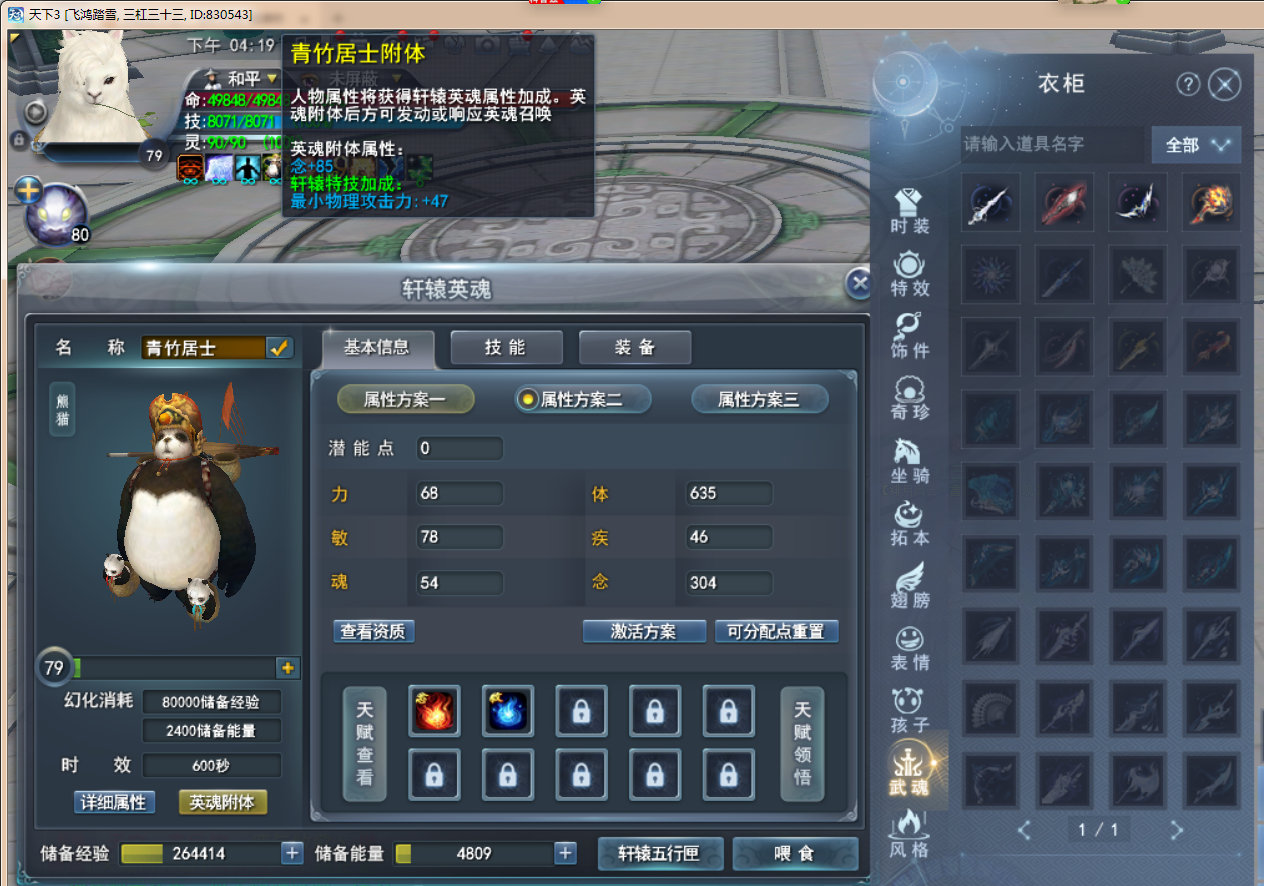1264x886 pixels.
Task: Activate plan with 激活方案 button
Action: [x=644, y=631]
